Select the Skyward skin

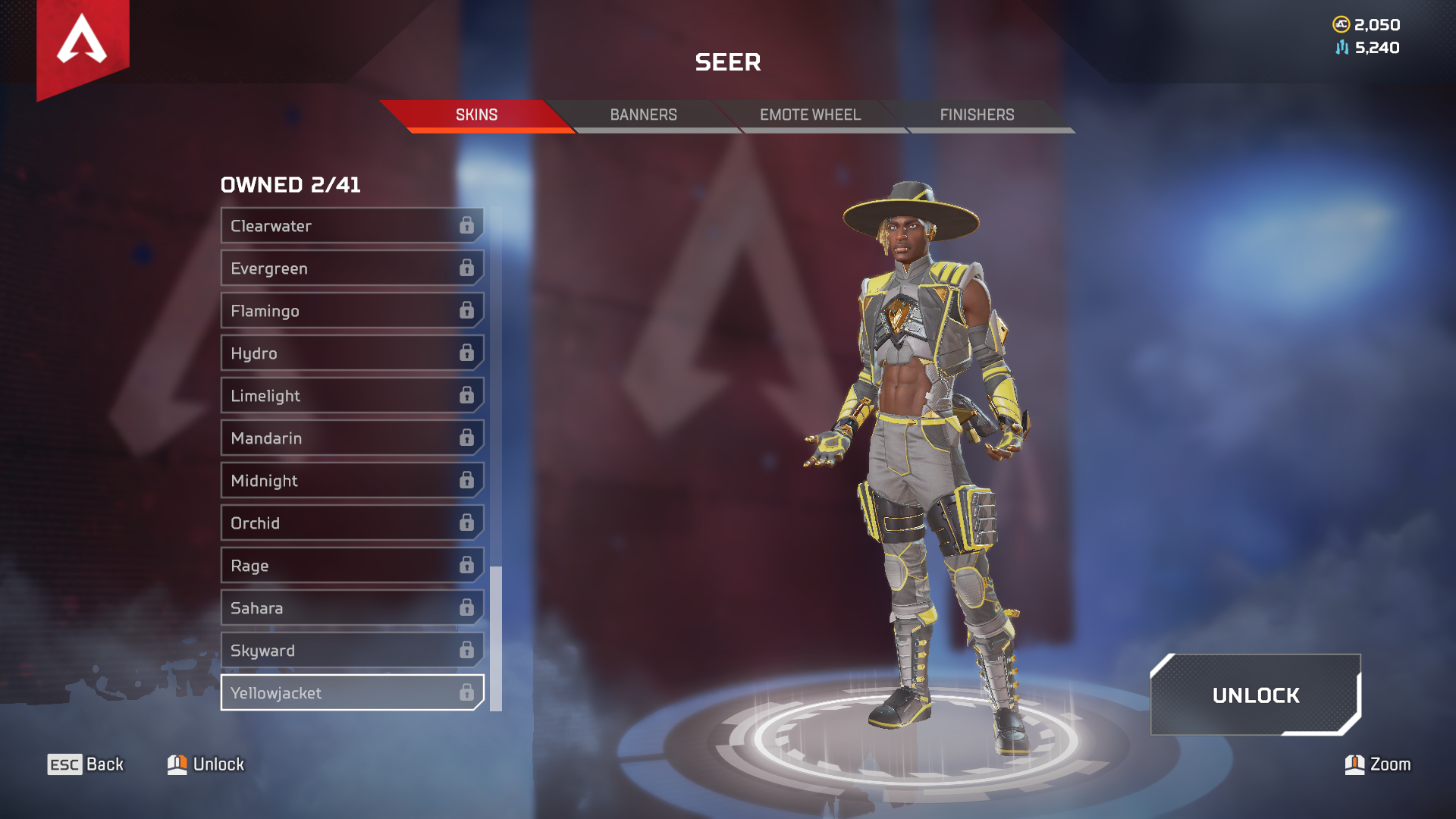pos(341,650)
